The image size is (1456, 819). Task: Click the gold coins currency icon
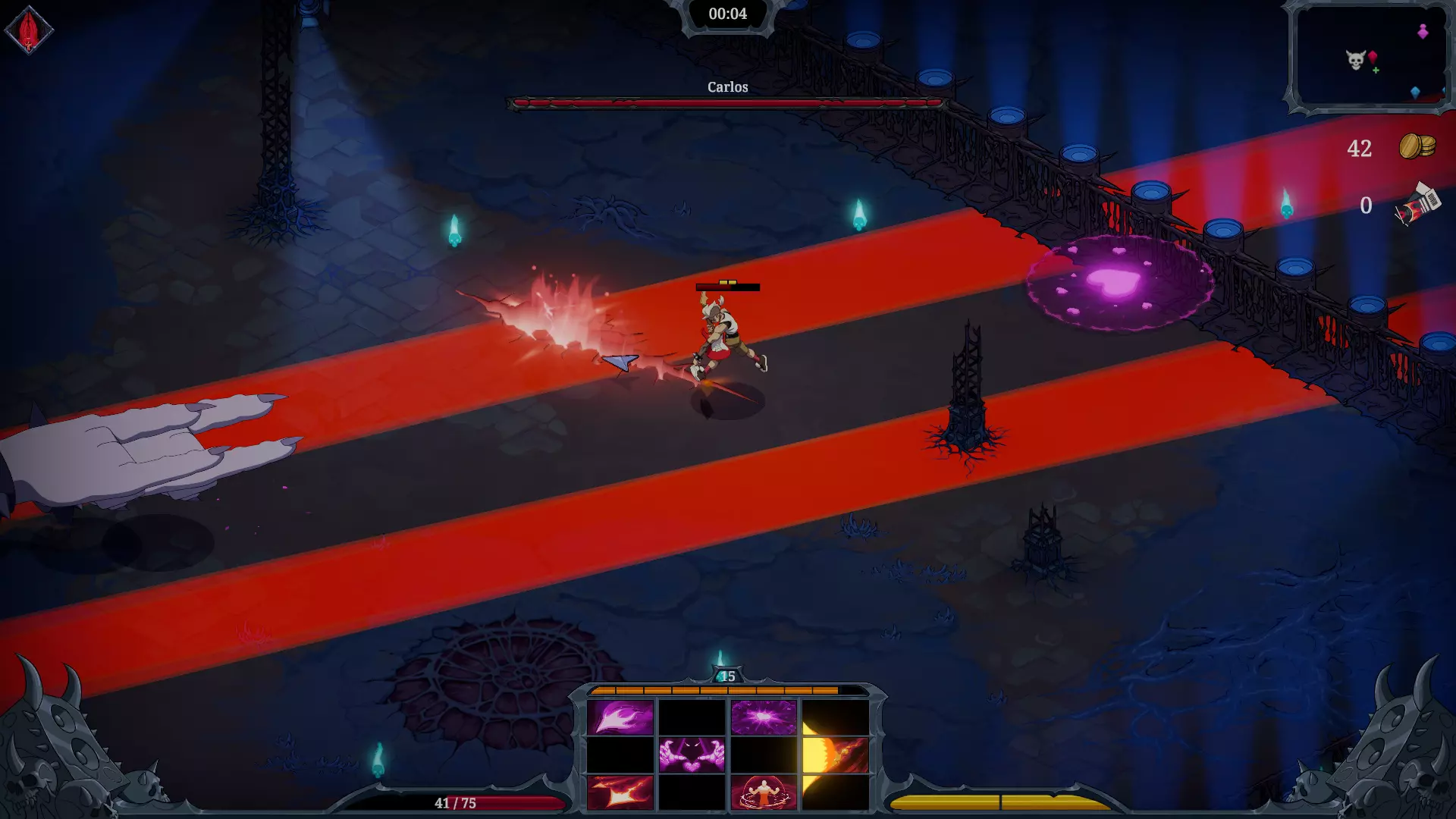[x=1417, y=146]
